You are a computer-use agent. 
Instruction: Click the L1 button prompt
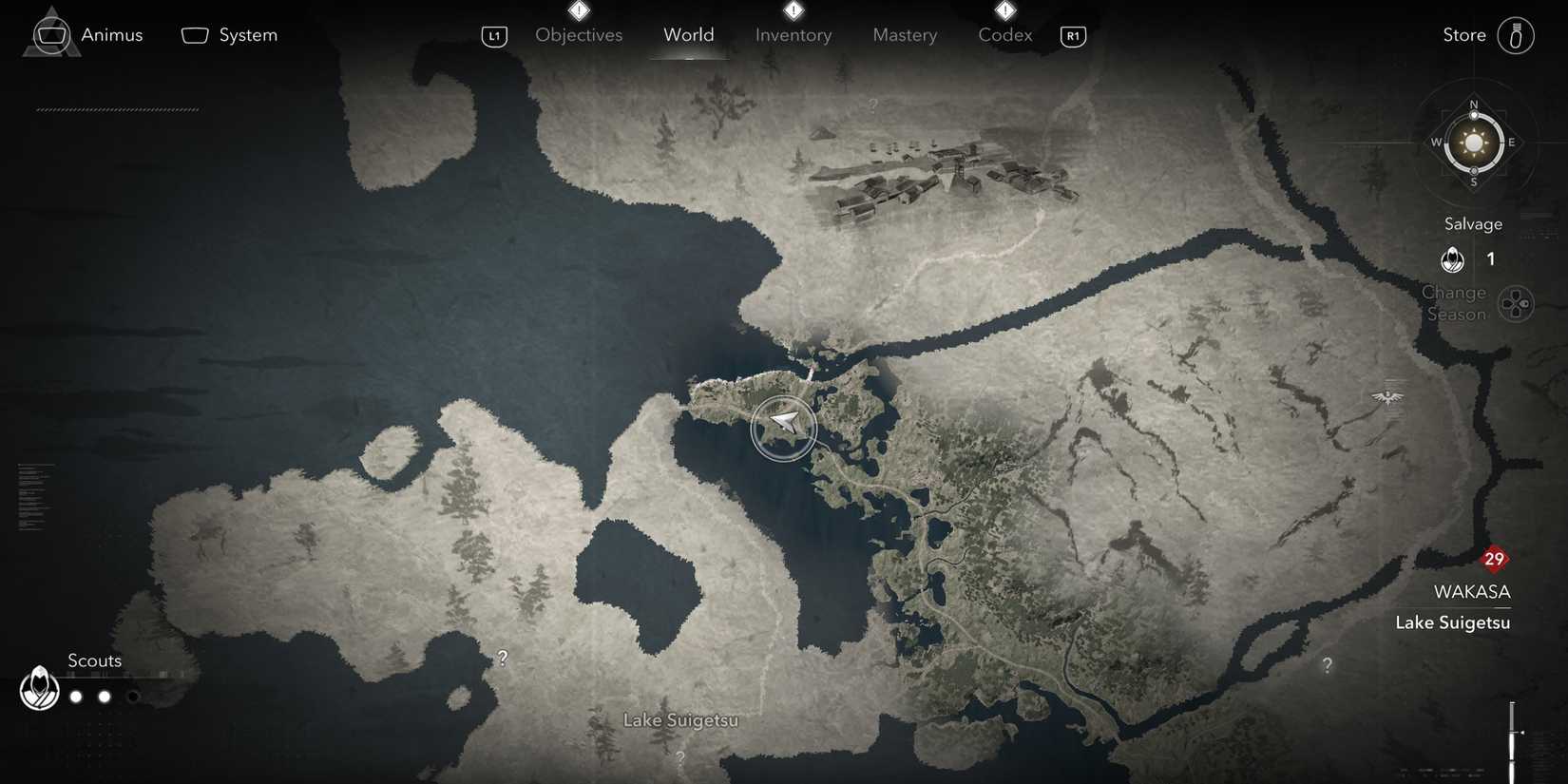tap(493, 36)
